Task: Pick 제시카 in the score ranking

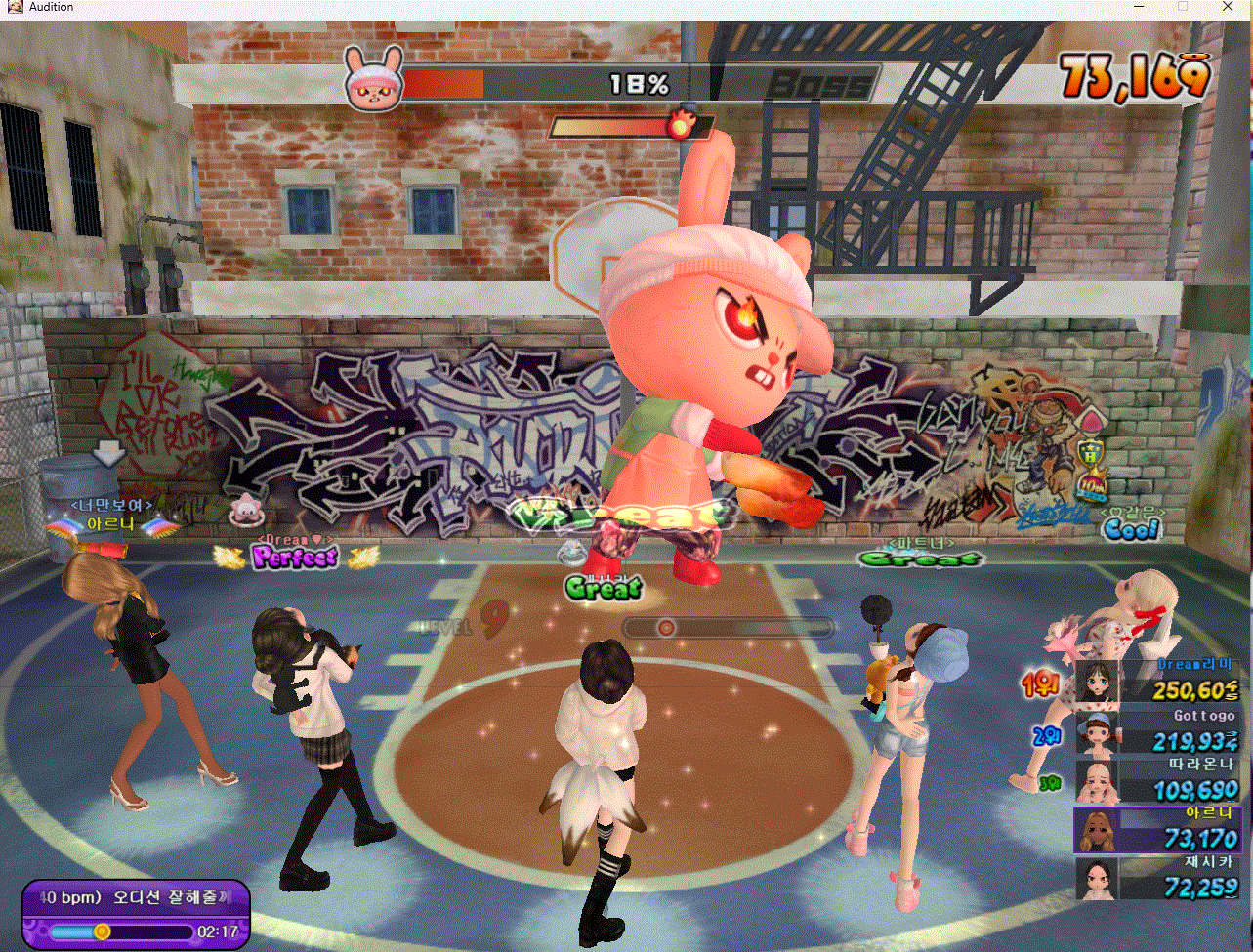Action: coord(1160,879)
